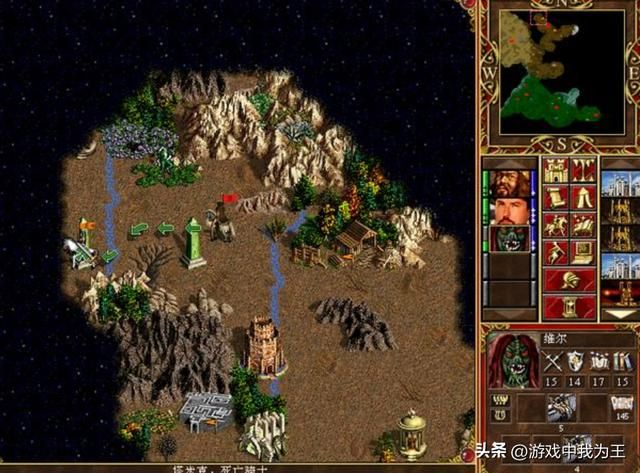
Task: Open the kingdom overview castle button
Action: click(x=554, y=169)
